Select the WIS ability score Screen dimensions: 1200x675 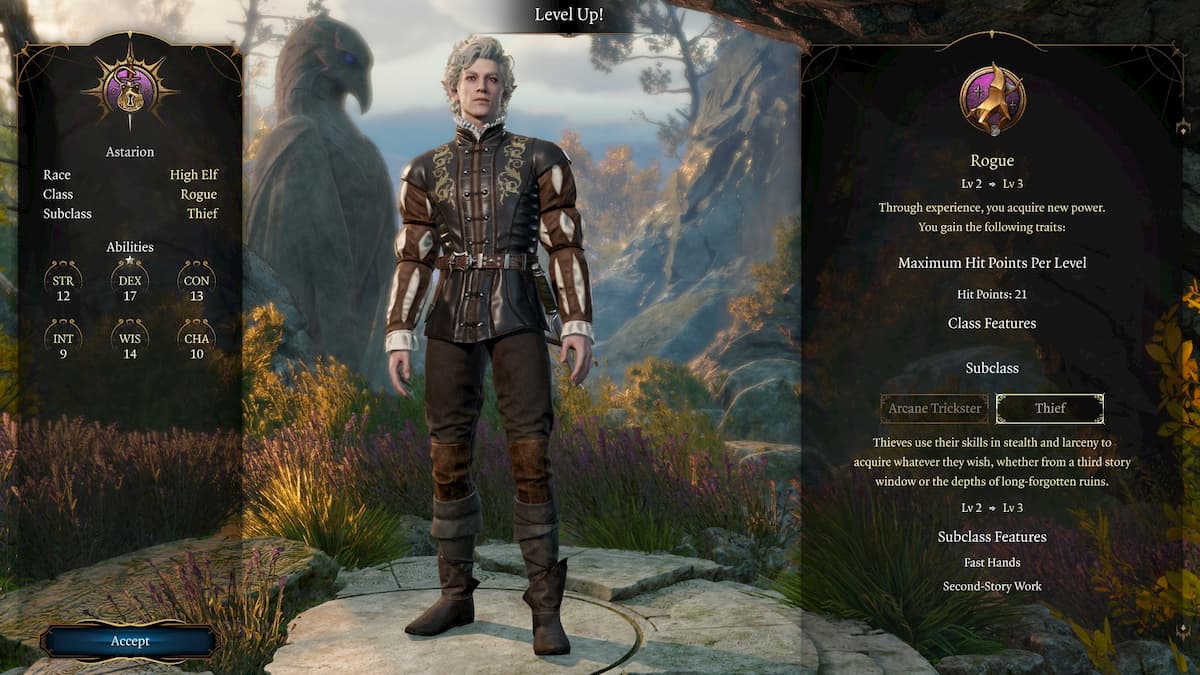coord(130,345)
